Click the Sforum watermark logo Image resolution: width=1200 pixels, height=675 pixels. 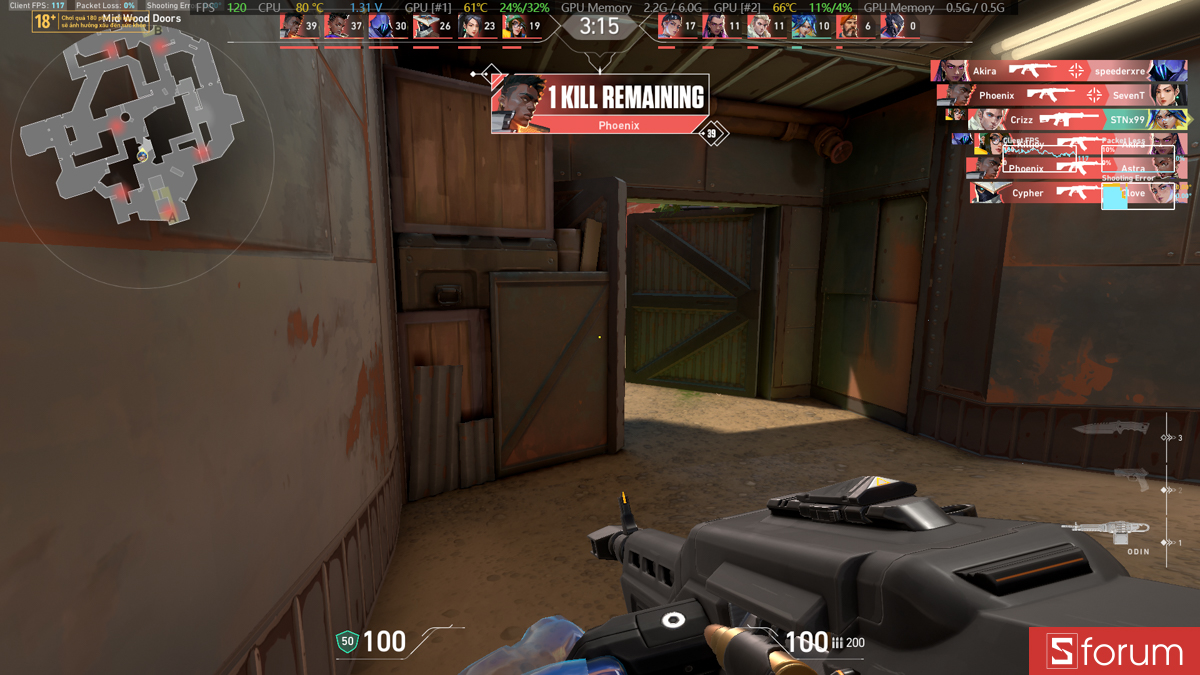pyautogui.click(x=1114, y=651)
